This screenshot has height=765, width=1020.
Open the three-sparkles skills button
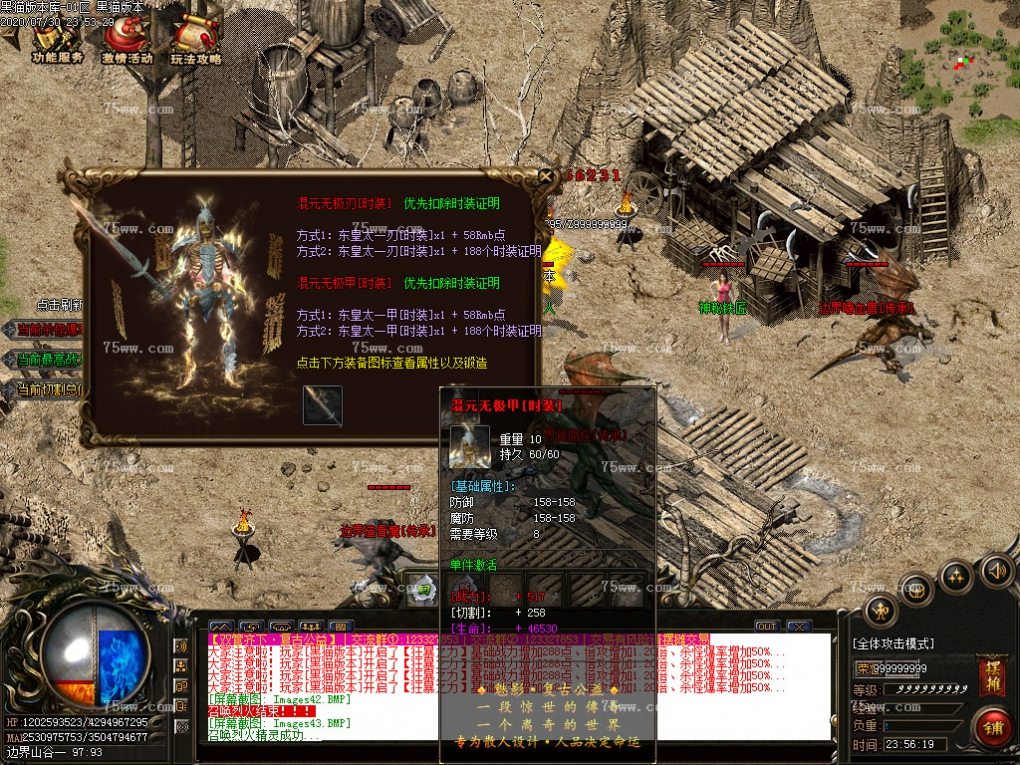click(x=956, y=577)
